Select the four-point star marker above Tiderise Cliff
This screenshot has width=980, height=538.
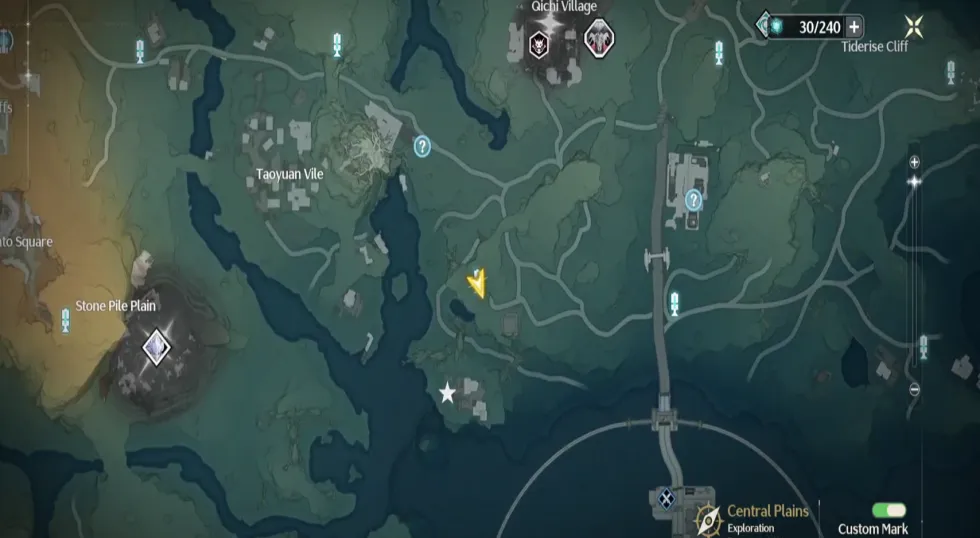click(911, 27)
